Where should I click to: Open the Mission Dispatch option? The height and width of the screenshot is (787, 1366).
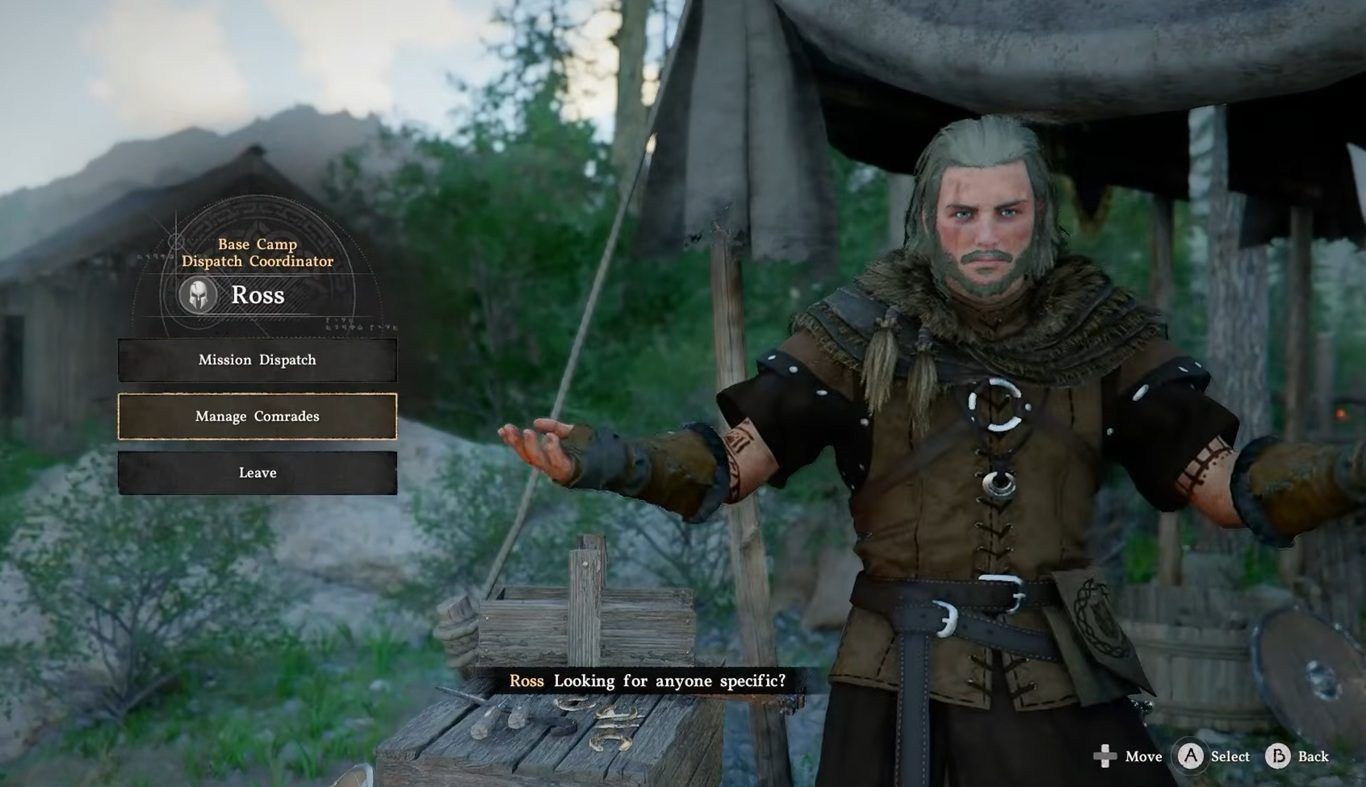(257, 360)
